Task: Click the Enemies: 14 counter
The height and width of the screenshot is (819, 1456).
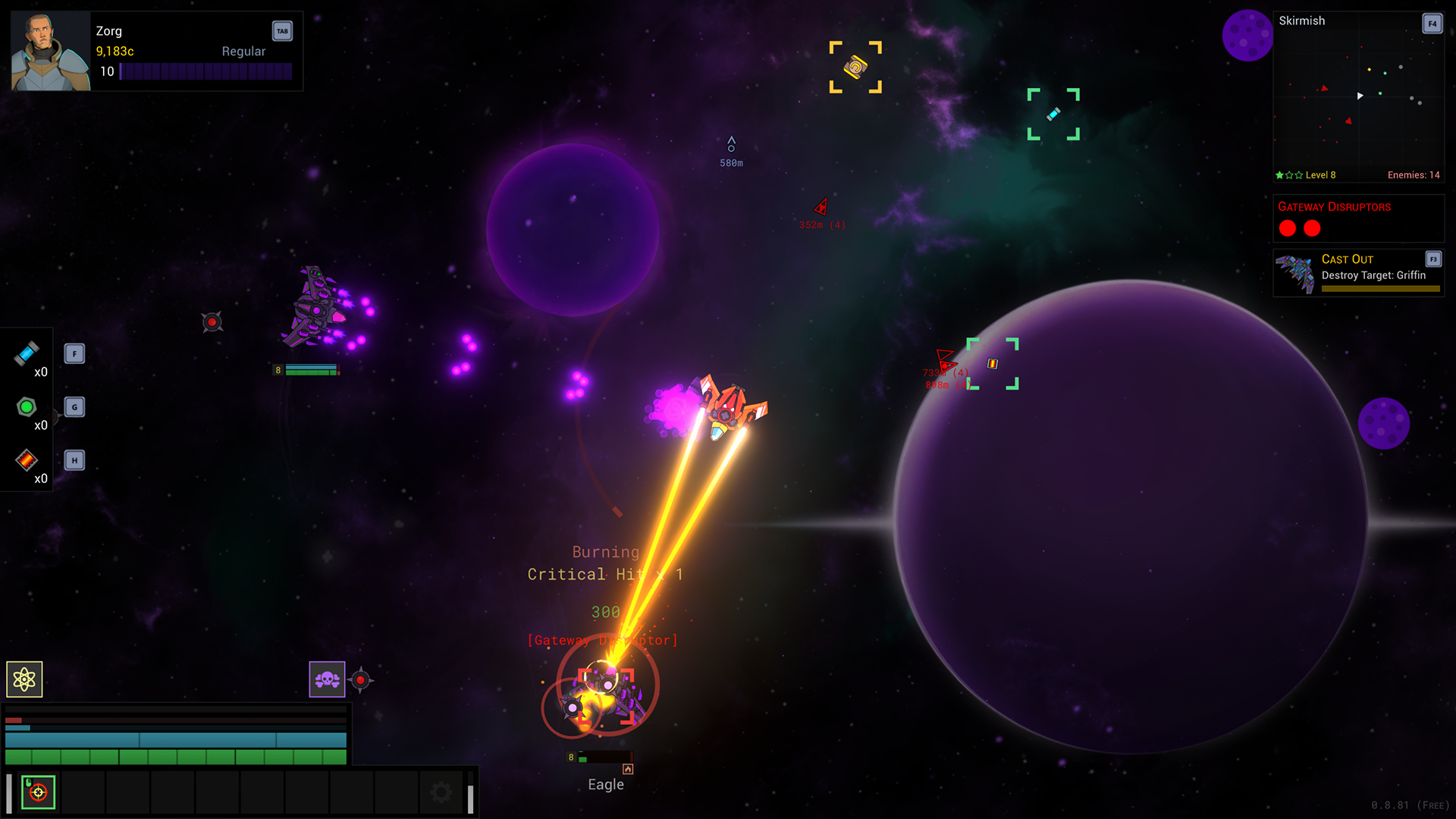Action: click(x=1413, y=174)
